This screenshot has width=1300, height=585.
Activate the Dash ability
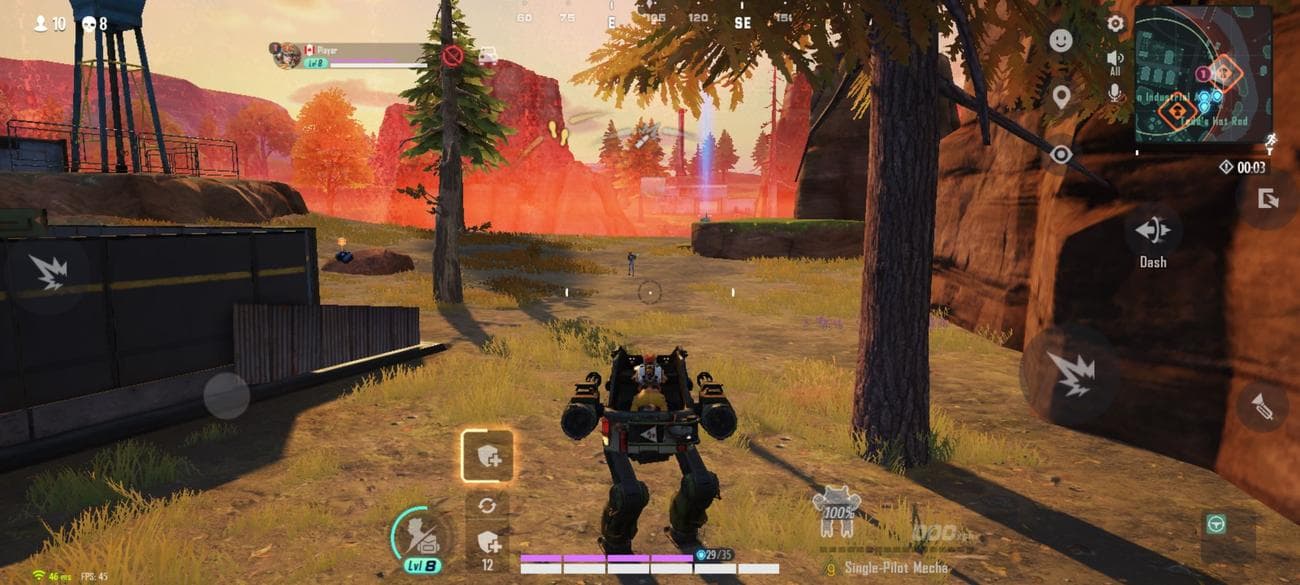point(1153,231)
